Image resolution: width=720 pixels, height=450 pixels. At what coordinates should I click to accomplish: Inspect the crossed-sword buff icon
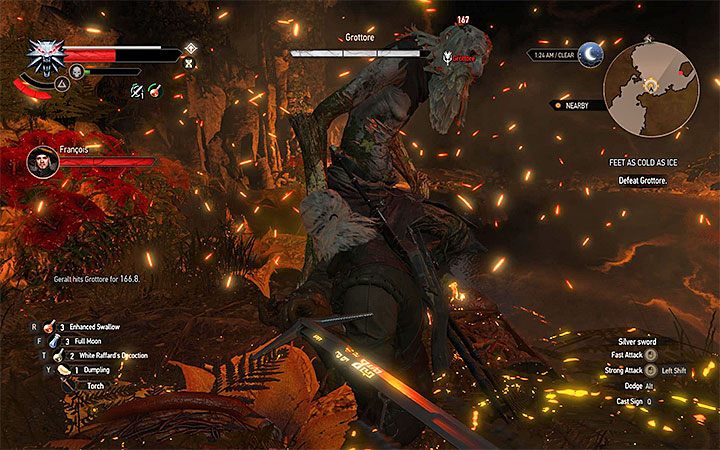click(x=135, y=91)
